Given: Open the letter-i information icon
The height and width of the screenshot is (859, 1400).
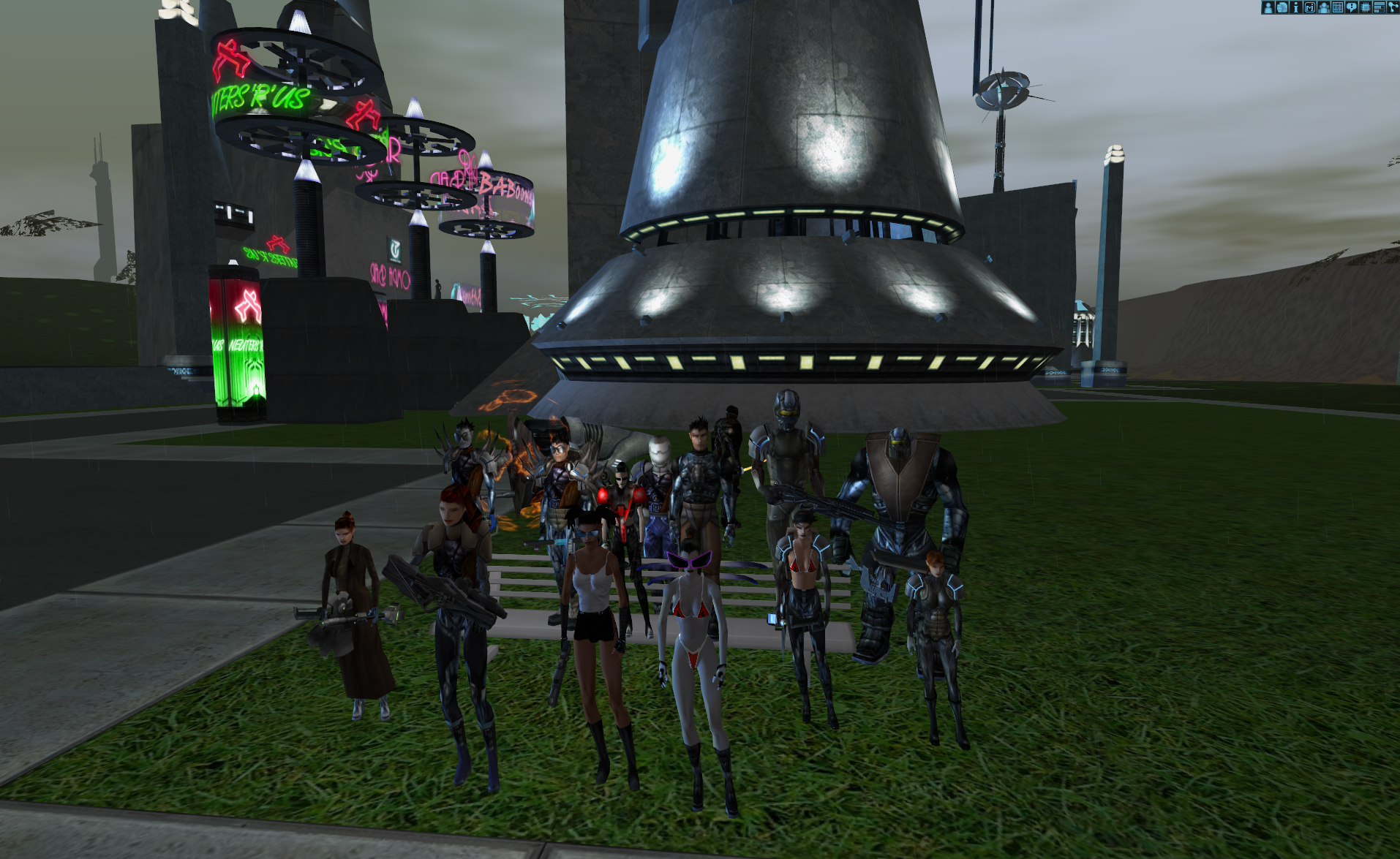Looking at the screenshot, I should click(x=1296, y=7).
